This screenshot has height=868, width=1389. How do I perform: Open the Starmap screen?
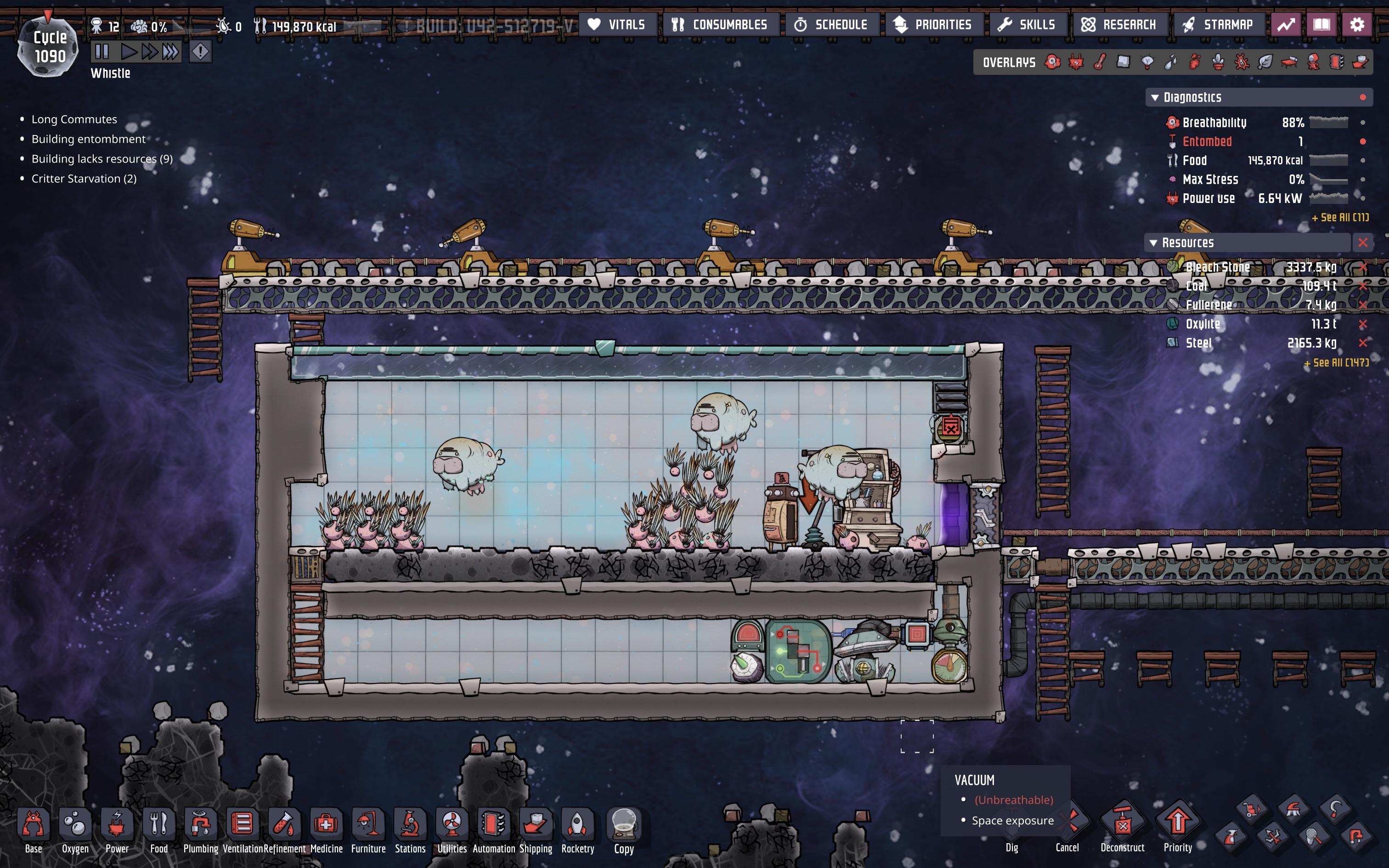(1219, 23)
